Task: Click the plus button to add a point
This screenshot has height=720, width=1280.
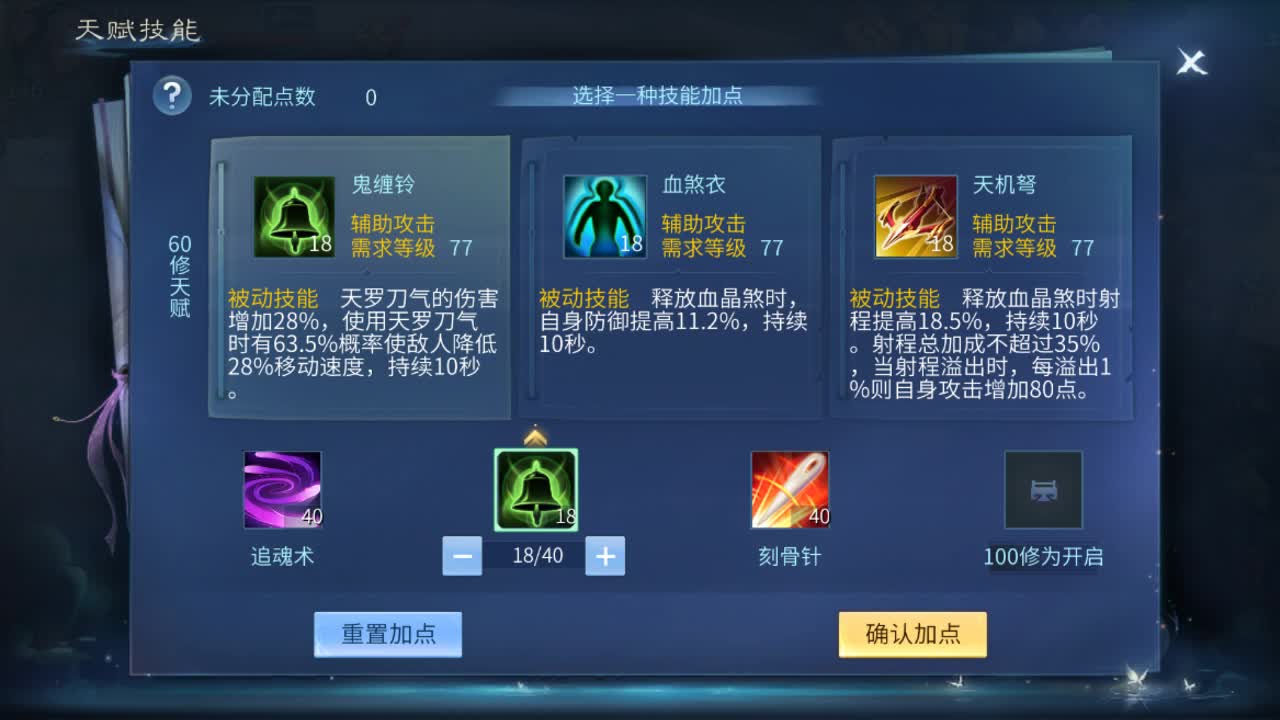Action: point(604,556)
